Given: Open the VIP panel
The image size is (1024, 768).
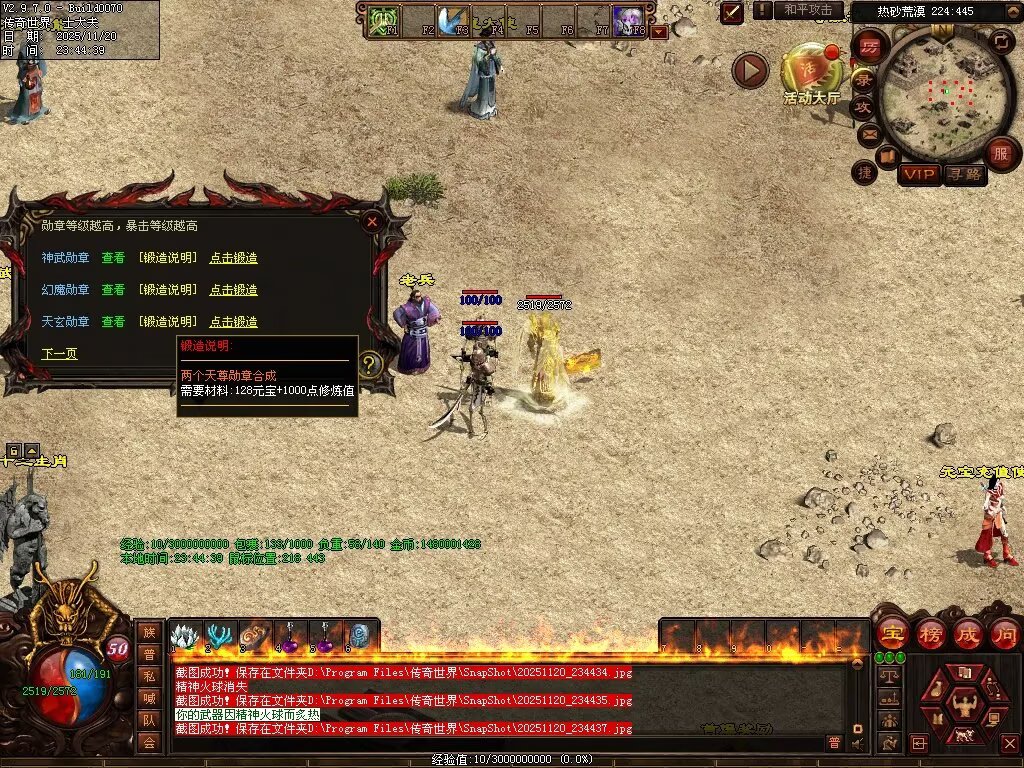Looking at the screenshot, I should click(919, 174).
